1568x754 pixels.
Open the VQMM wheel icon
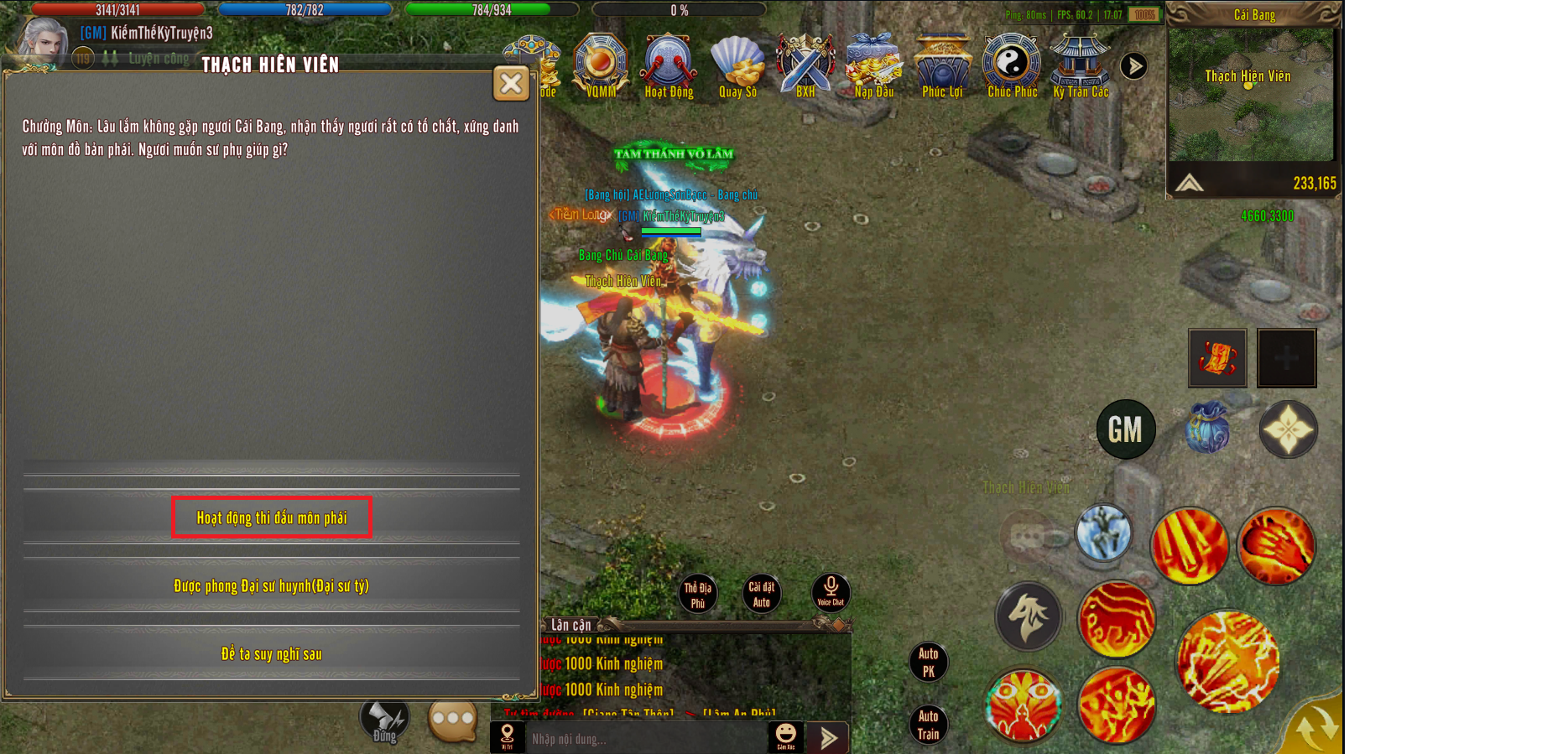click(601, 65)
